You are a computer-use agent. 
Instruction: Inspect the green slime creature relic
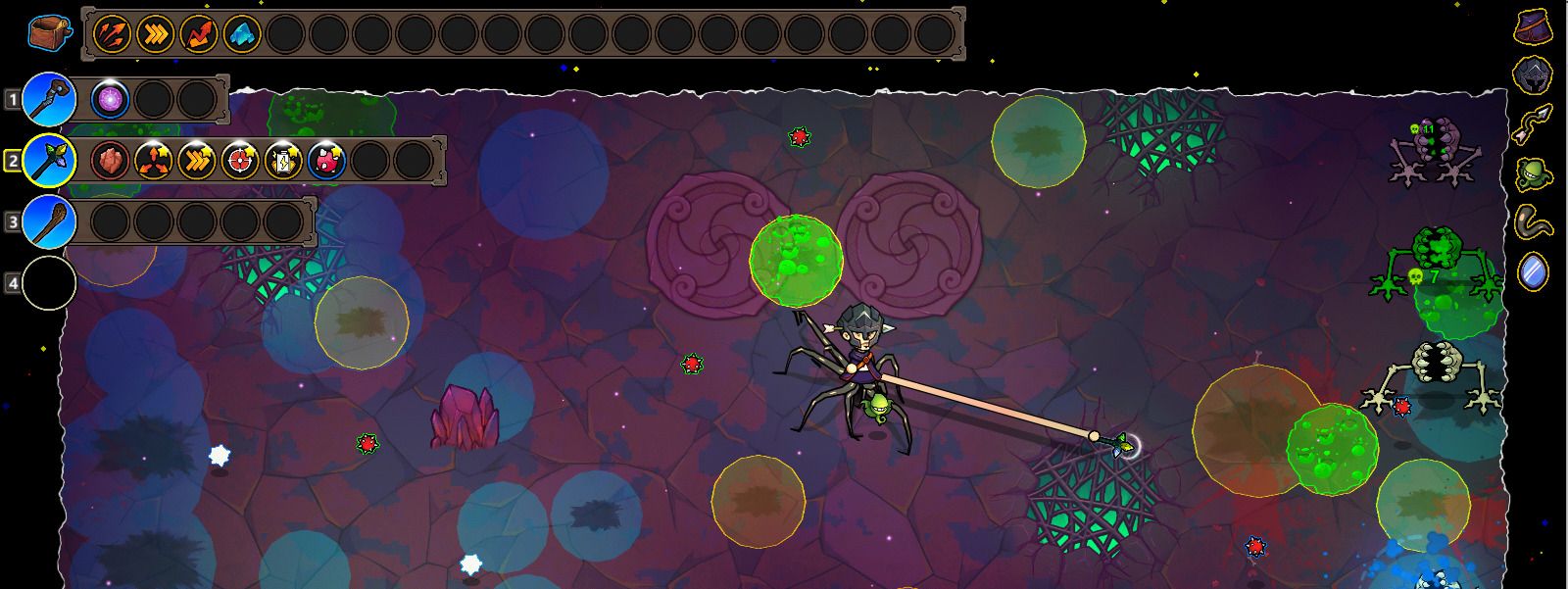pos(1533,173)
